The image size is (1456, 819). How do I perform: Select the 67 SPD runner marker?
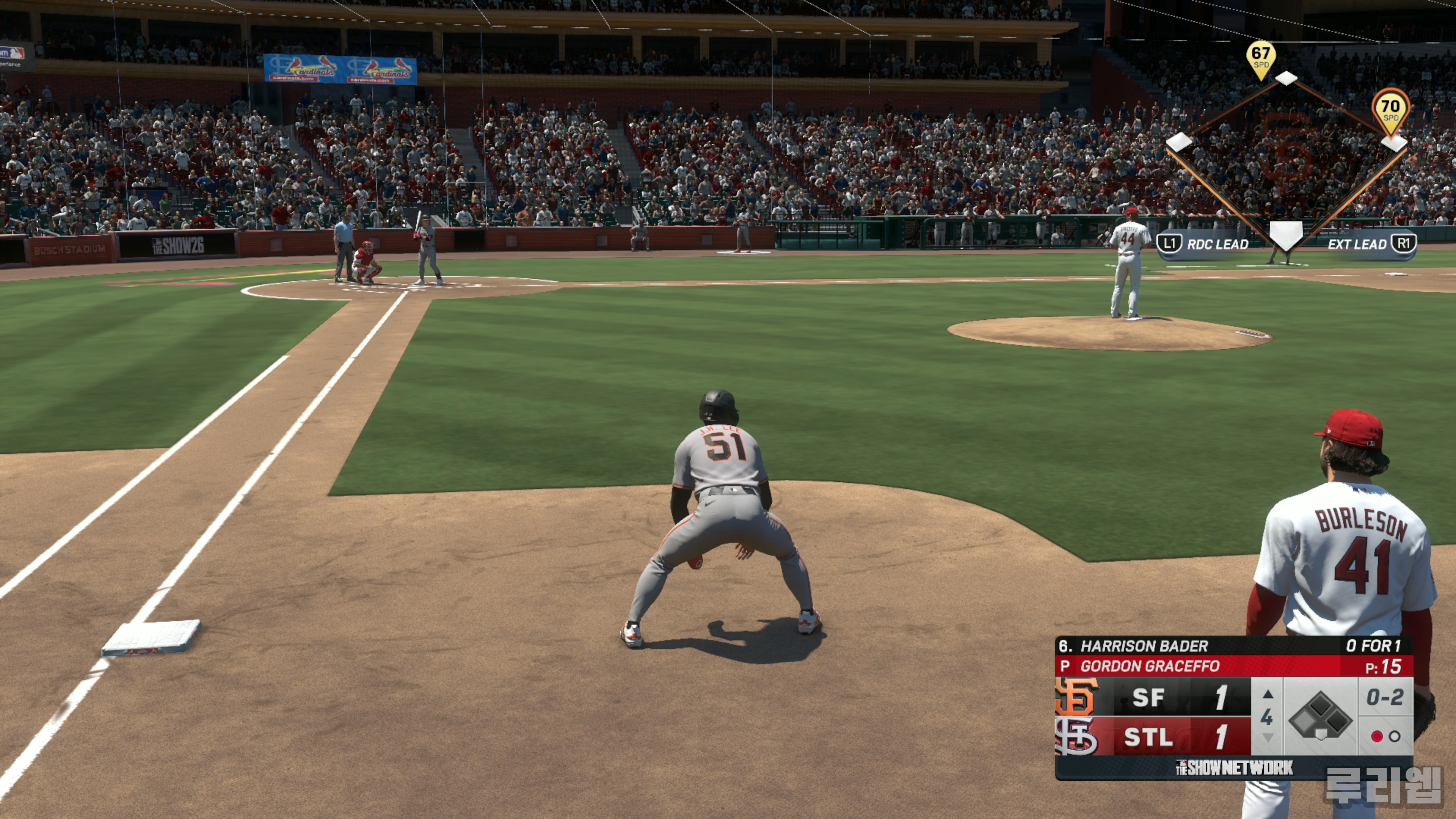[1261, 57]
